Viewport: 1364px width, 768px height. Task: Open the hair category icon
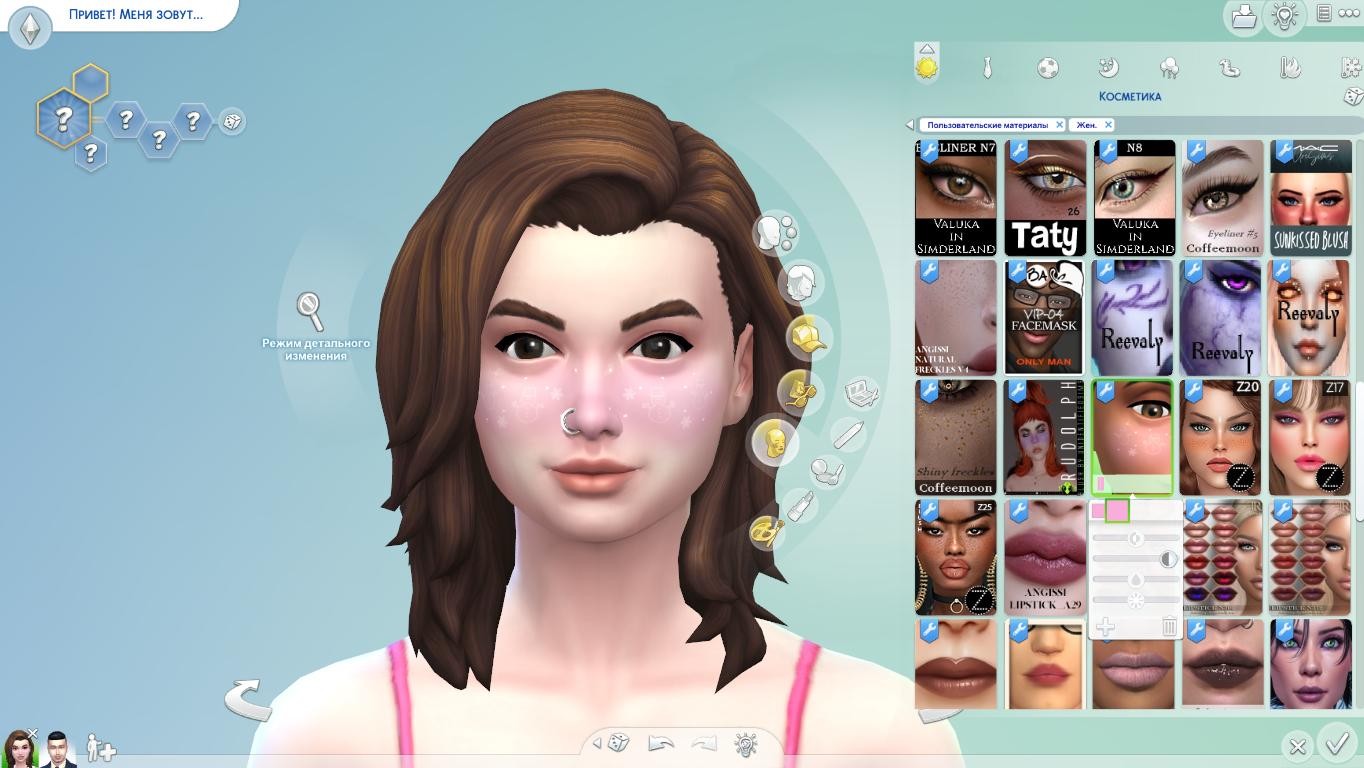tap(800, 284)
